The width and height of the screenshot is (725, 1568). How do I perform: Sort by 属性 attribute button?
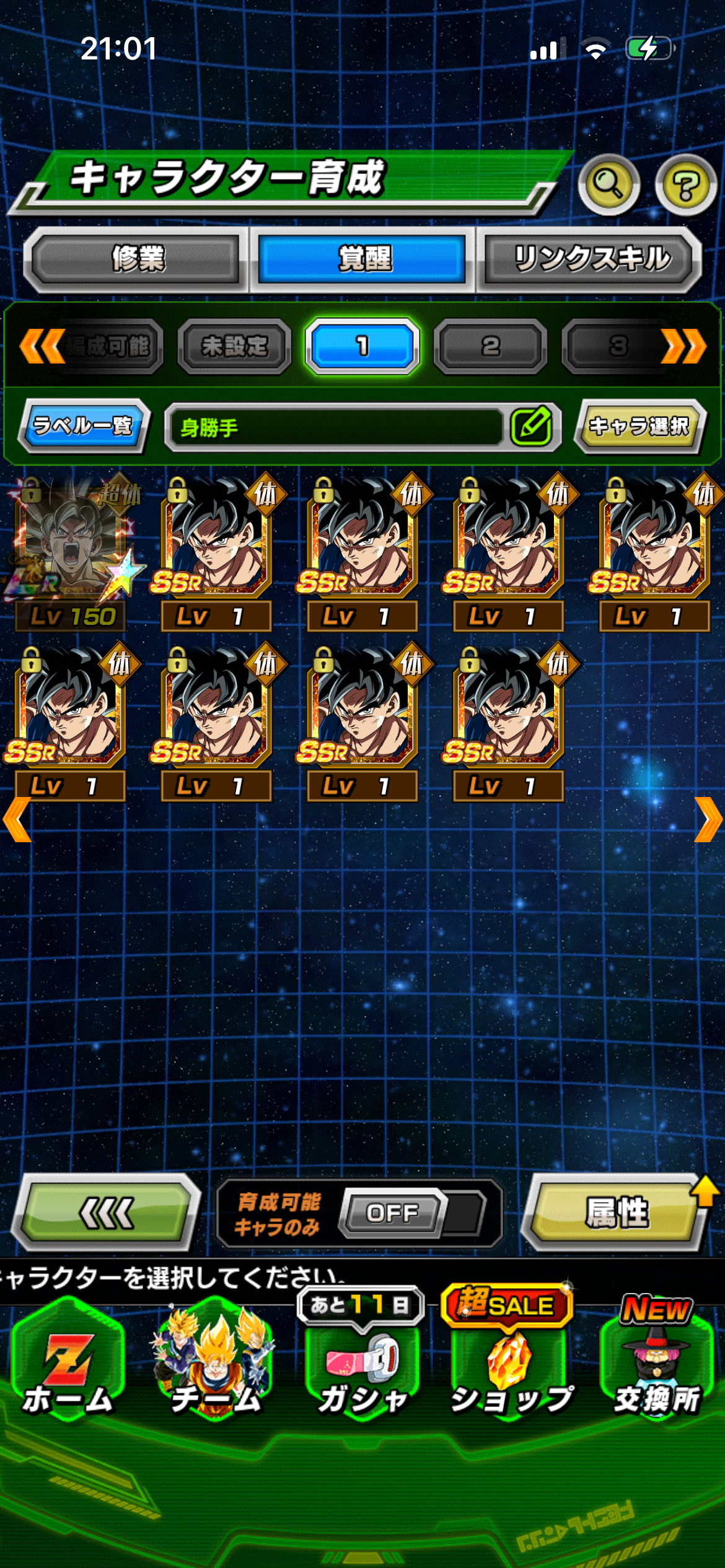tap(616, 1213)
